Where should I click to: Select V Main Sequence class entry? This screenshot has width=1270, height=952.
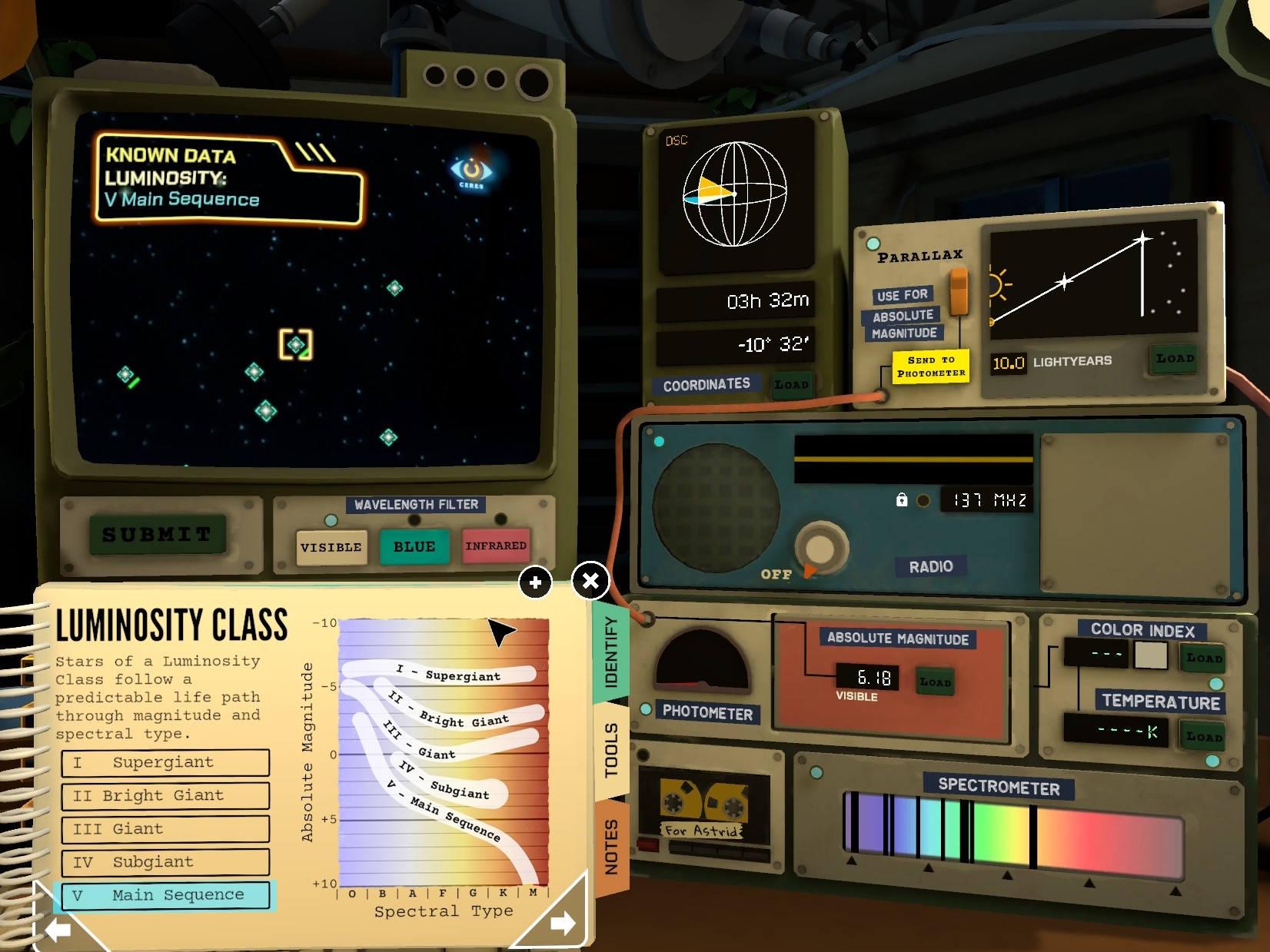[x=165, y=895]
